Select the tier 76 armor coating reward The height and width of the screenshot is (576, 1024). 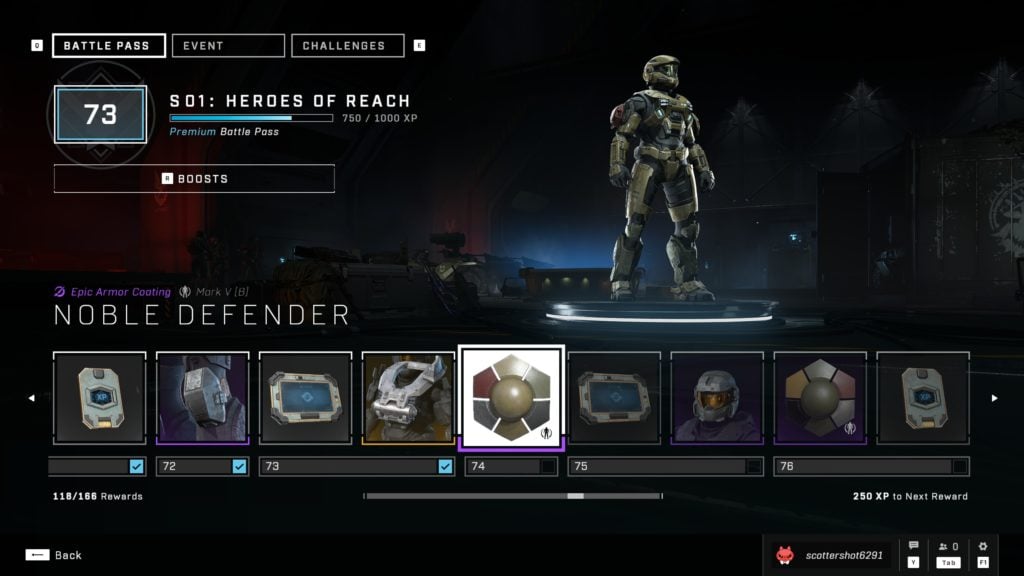[x=819, y=397]
